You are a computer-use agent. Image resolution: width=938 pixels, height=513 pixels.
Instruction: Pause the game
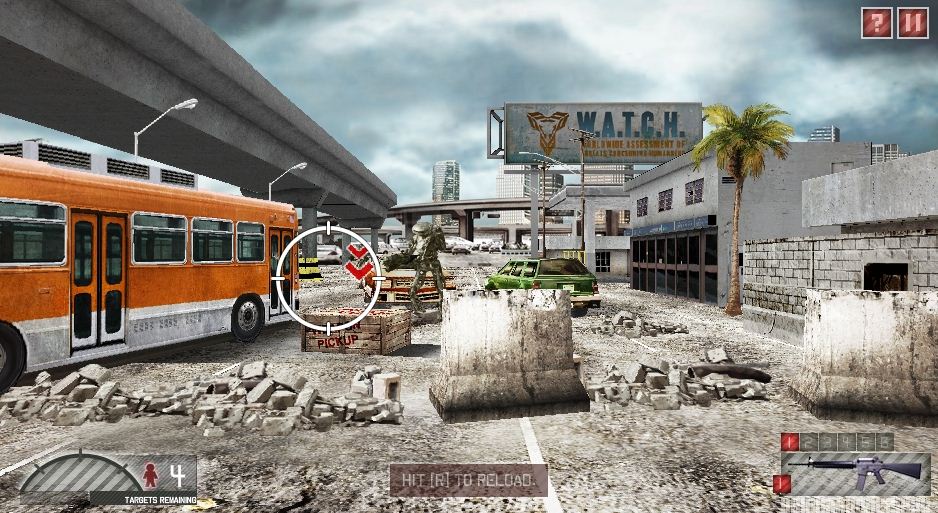point(911,22)
